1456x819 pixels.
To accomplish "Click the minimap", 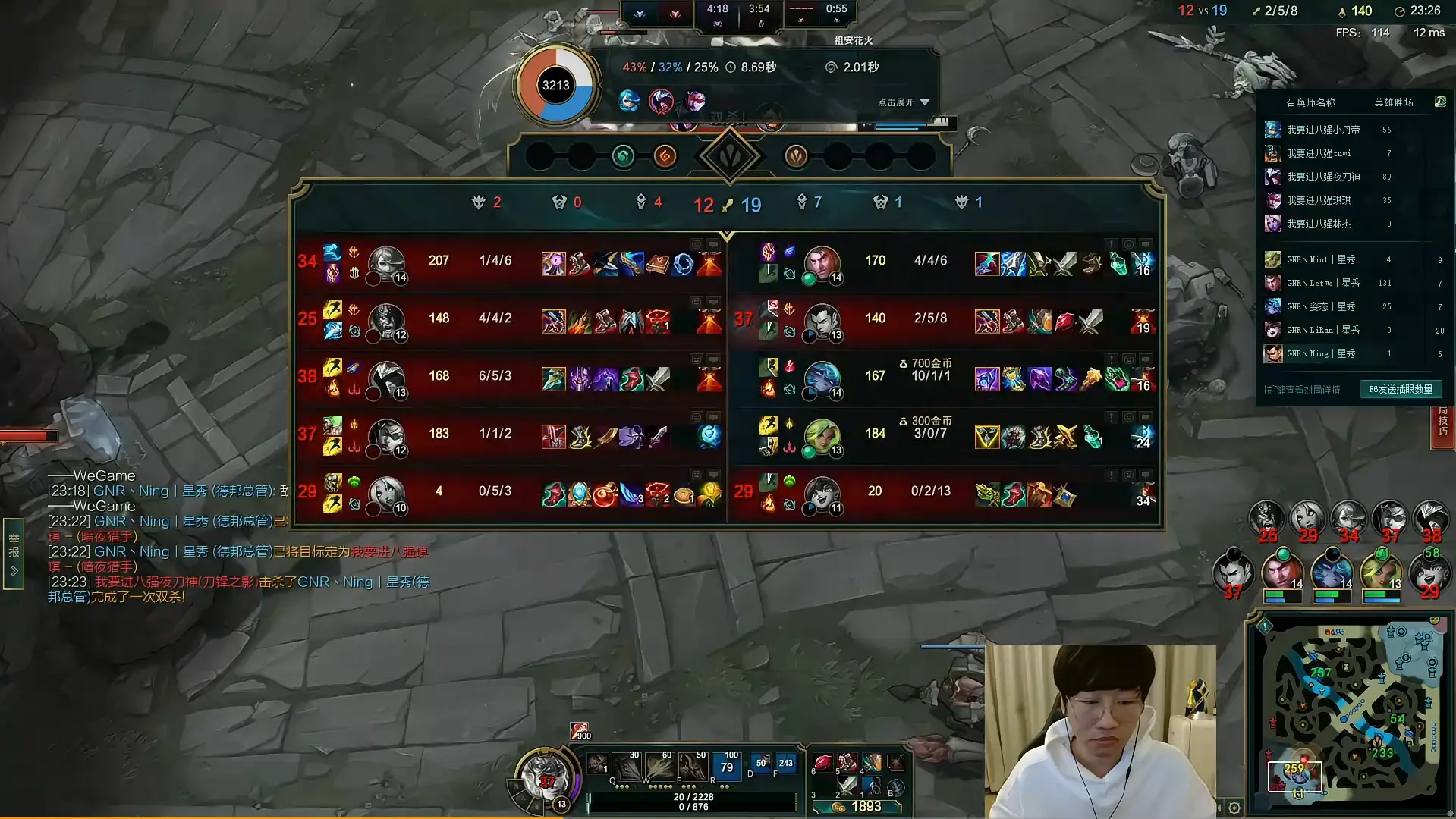I will [1352, 713].
